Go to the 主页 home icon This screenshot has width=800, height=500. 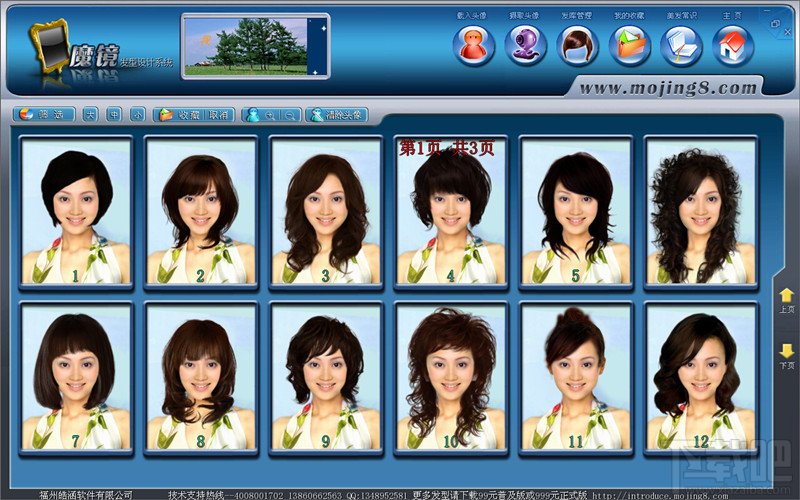(733, 45)
